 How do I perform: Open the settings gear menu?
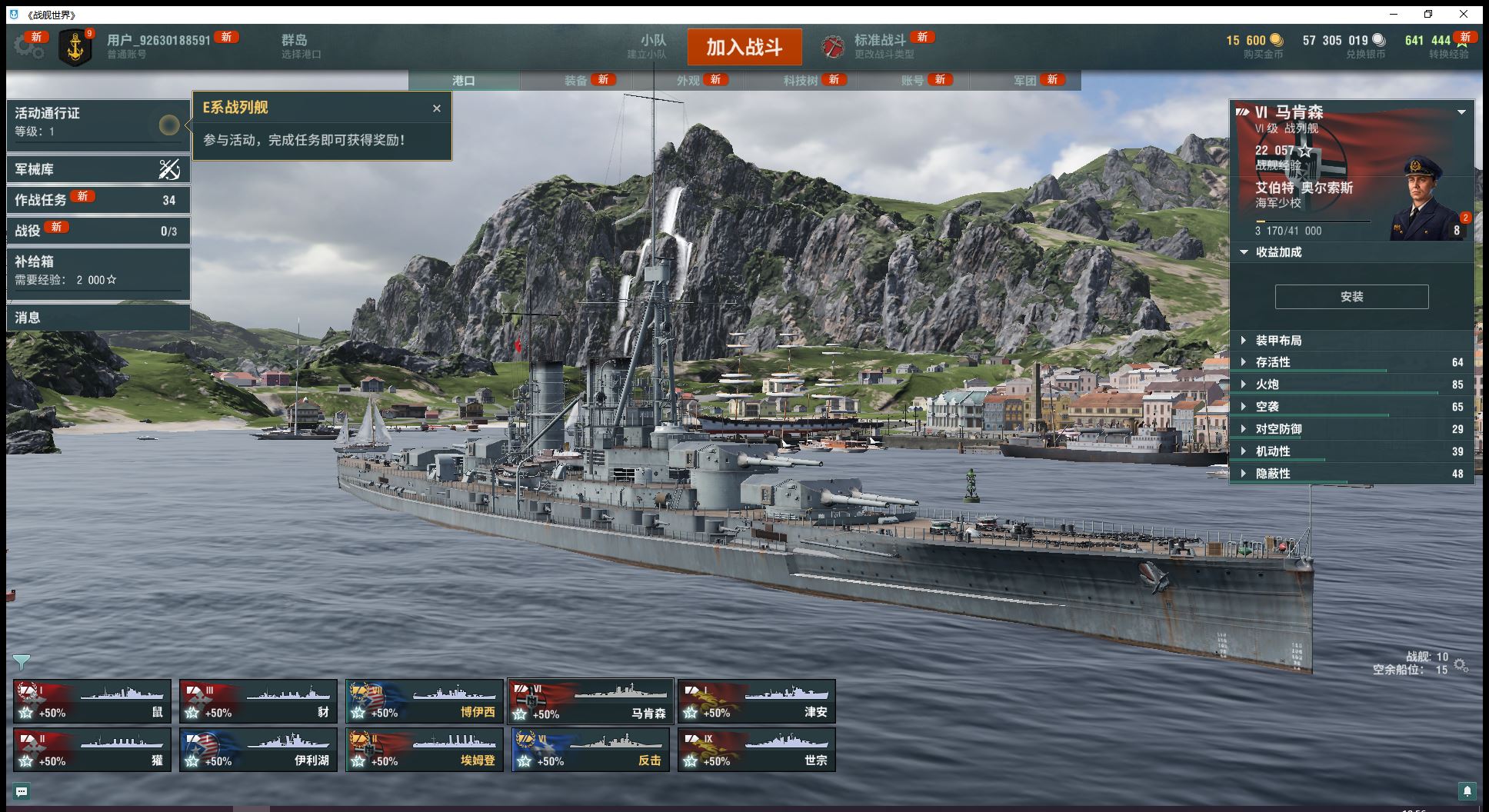point(28,46)
